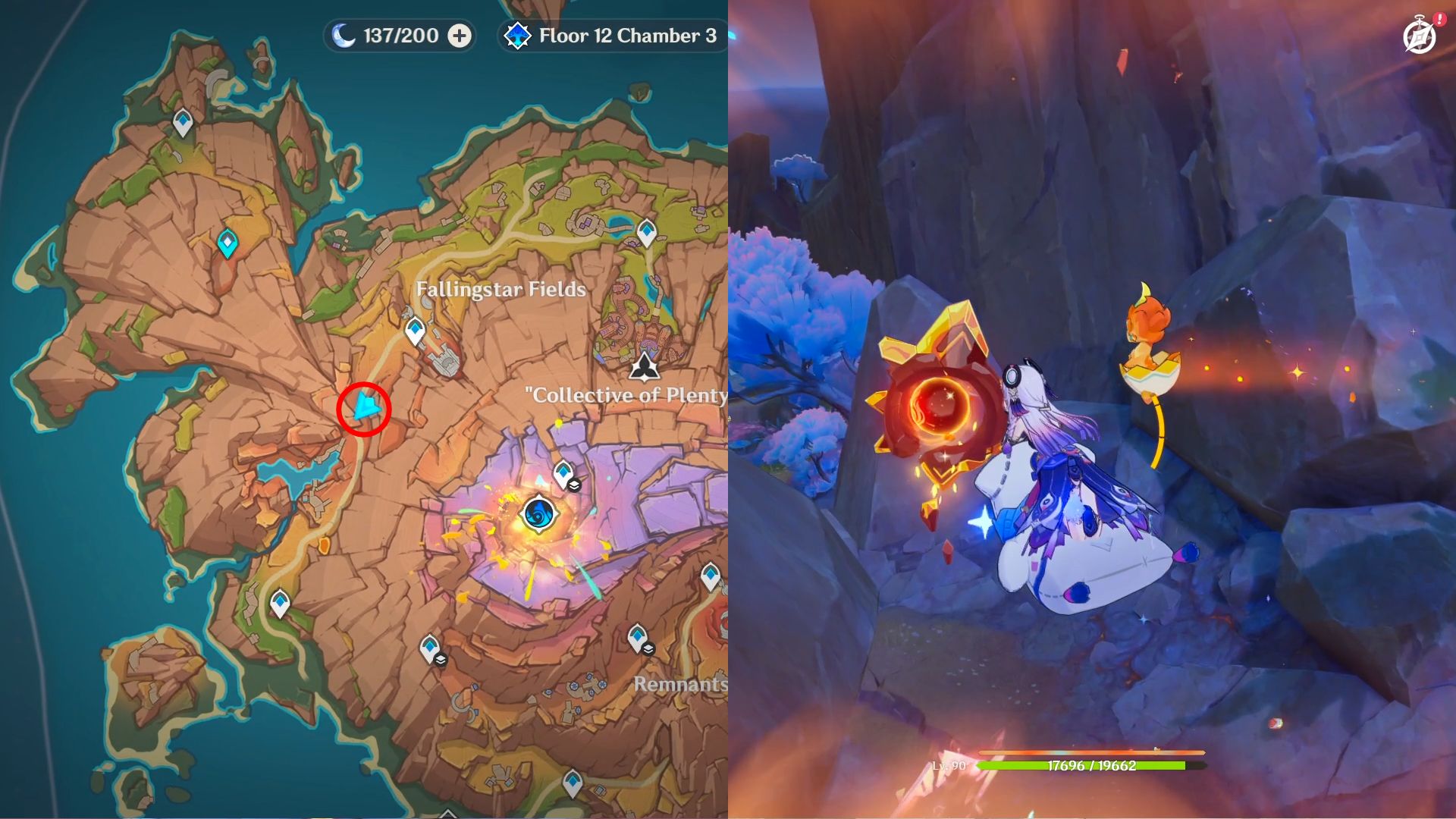Select the domain marker above "Collective of Plenty"

click(645, 366)
